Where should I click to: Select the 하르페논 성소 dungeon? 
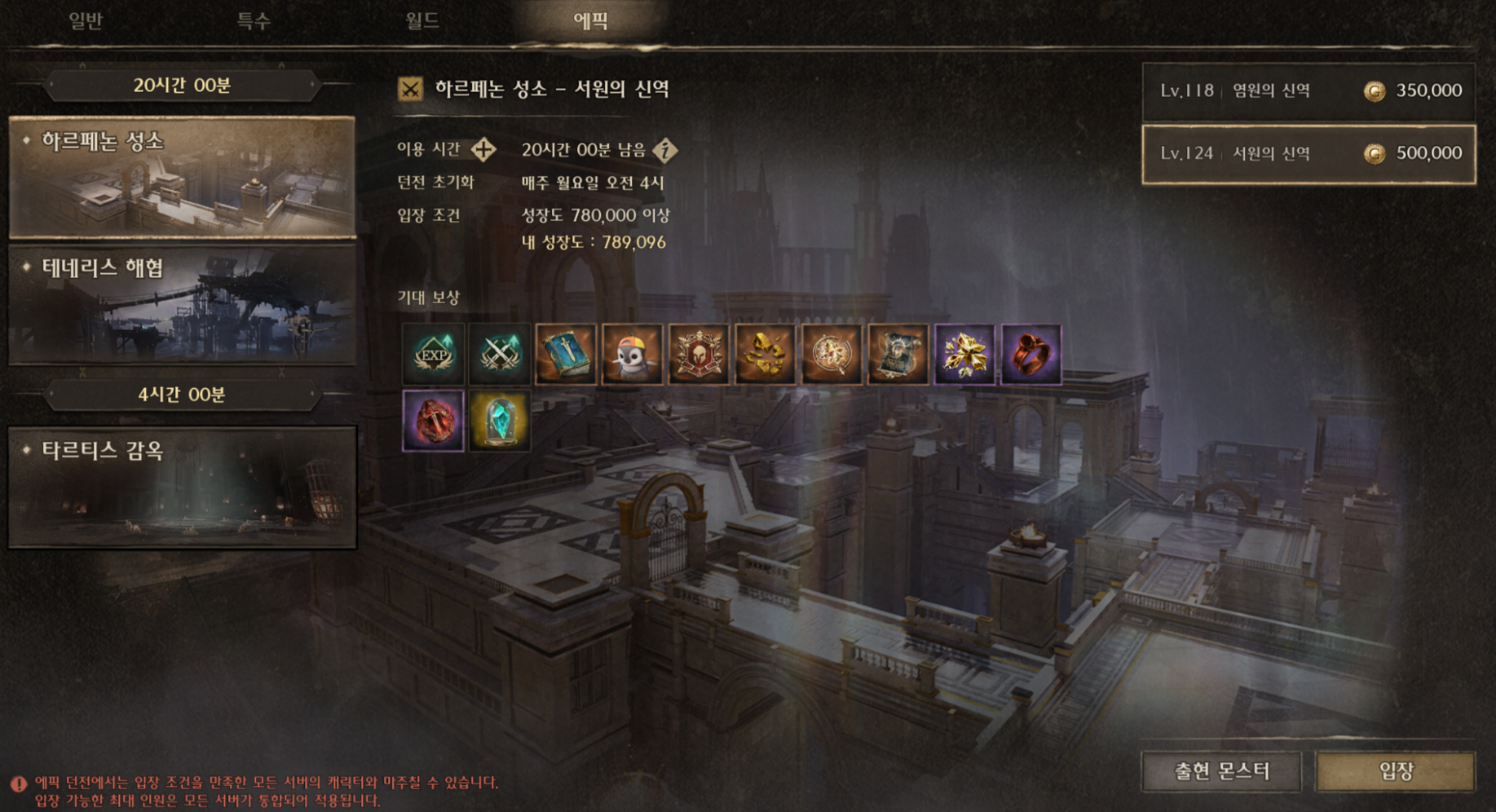[182, 178]
